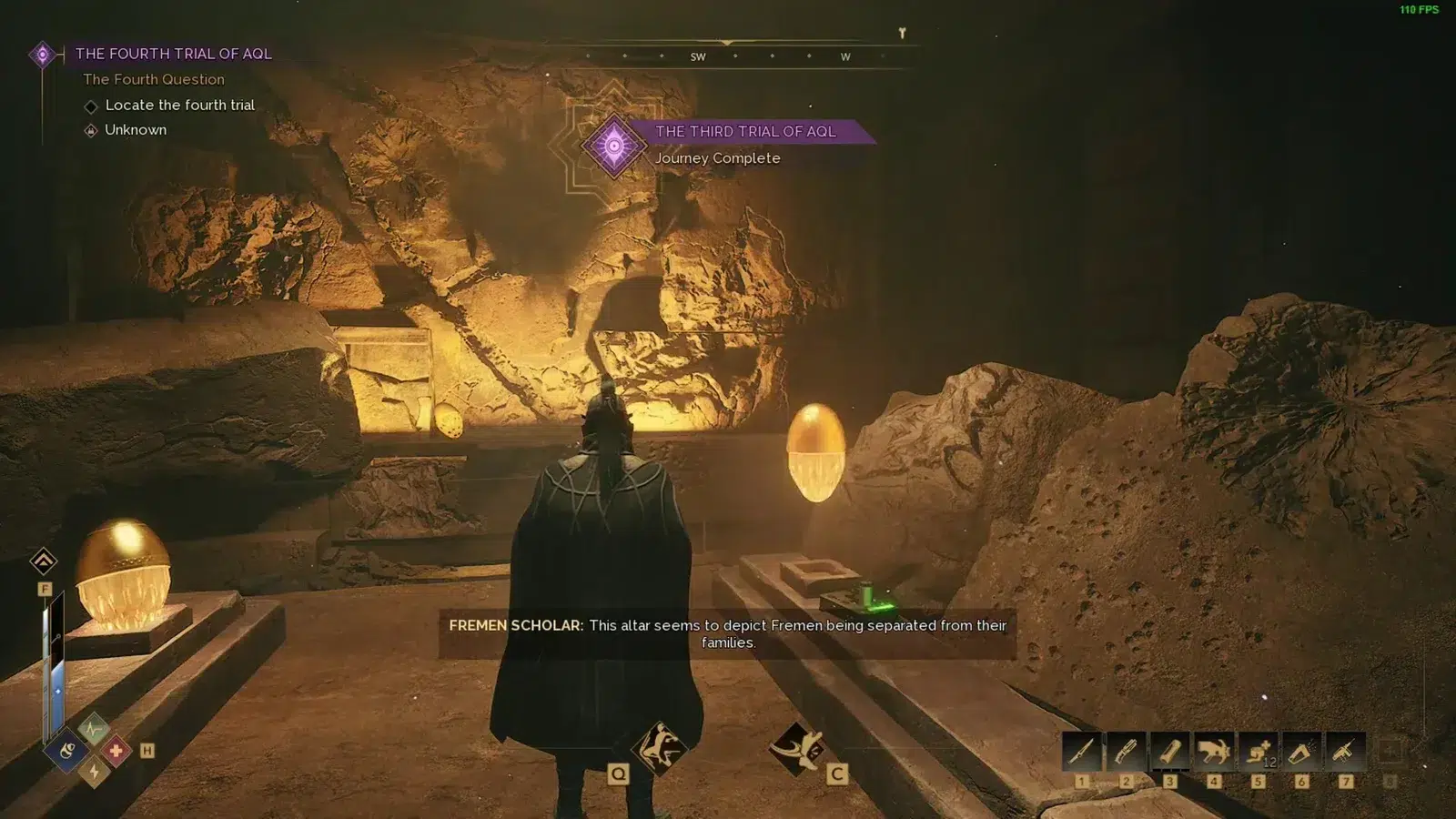Viewport: 1456px width, 819px height.
Task: Click the green pulse-line status diamond
Action: (x=93, y=728)
